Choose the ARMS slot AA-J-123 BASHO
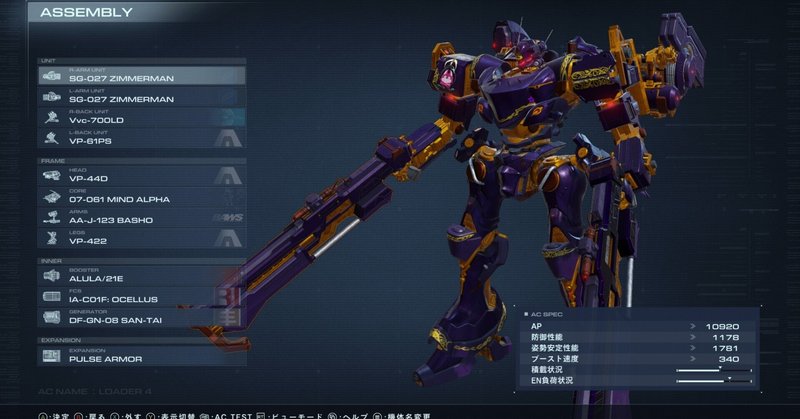 click(x=140, y=217)
